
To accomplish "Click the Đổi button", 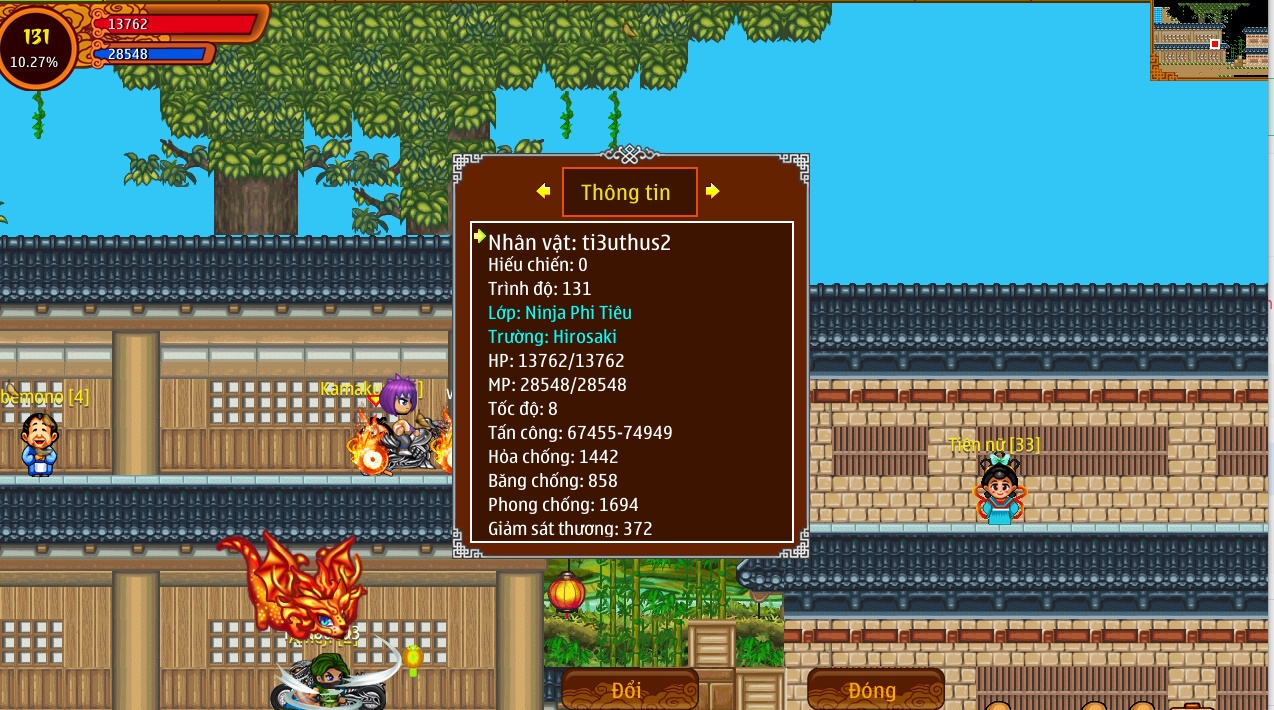I will 628,690.
